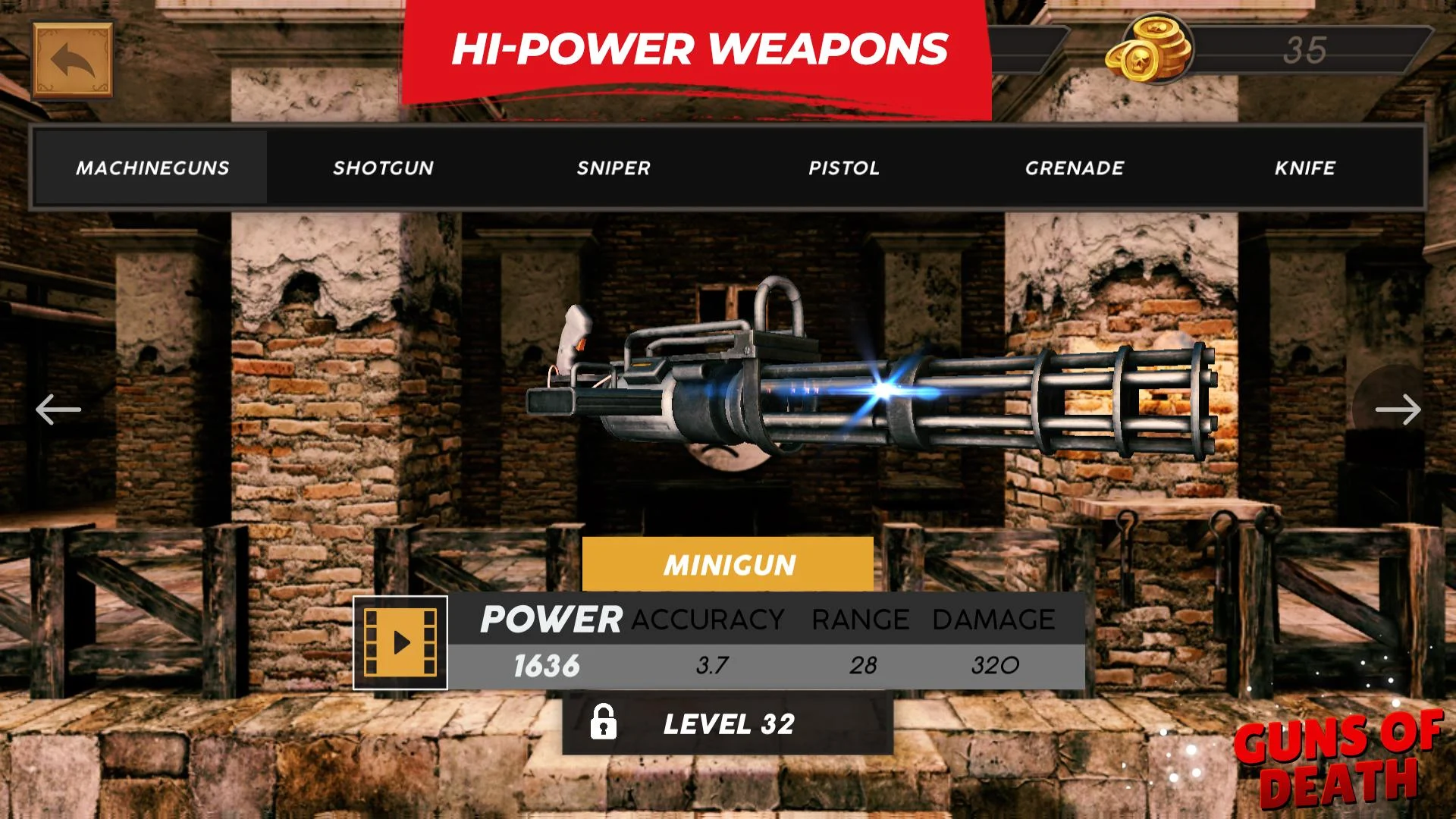Click the MINIGUN name banner

[728, 564]
